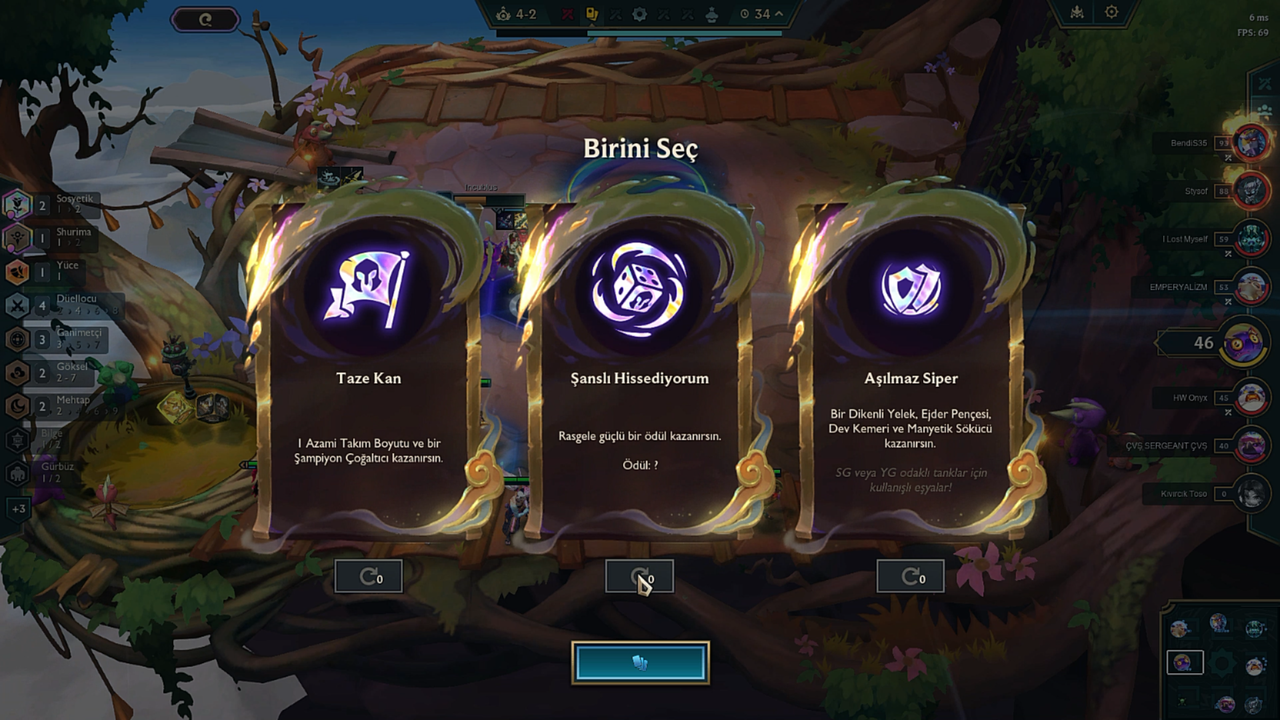Click the minimap in the corner

pos(1219,660)
